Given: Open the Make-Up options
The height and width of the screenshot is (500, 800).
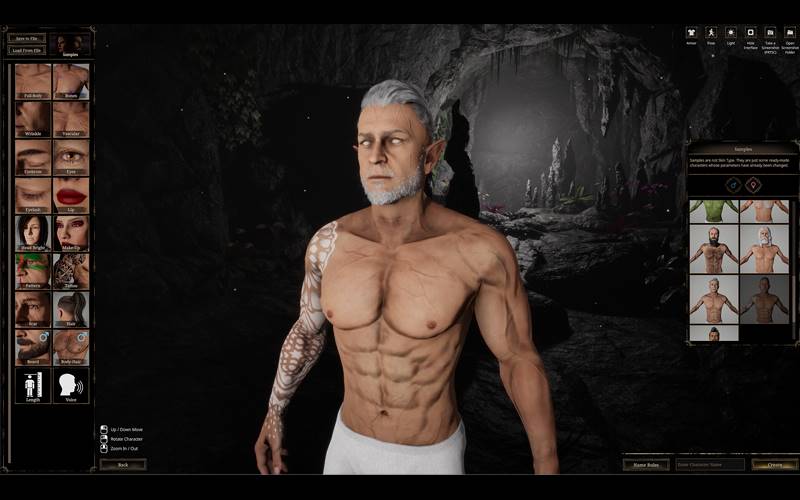Looking at the screenshot, I should click(71, 234).
